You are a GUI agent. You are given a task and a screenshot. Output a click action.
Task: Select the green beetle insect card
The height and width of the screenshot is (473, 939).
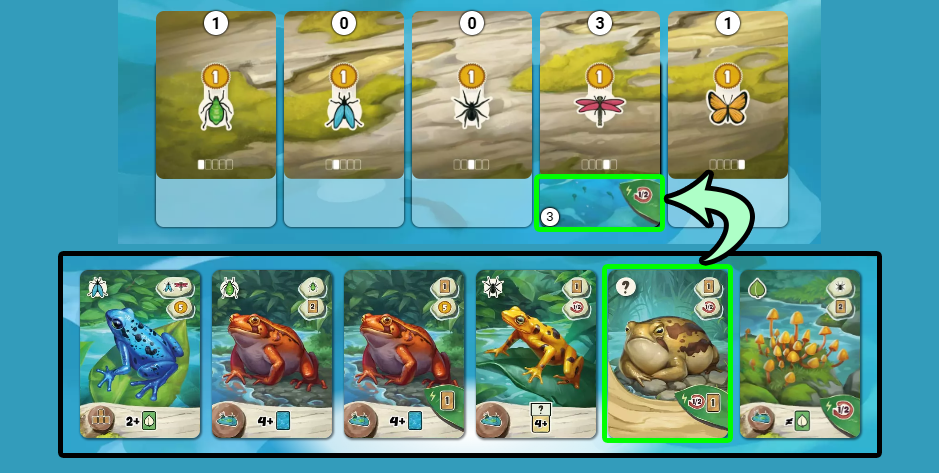216,96
